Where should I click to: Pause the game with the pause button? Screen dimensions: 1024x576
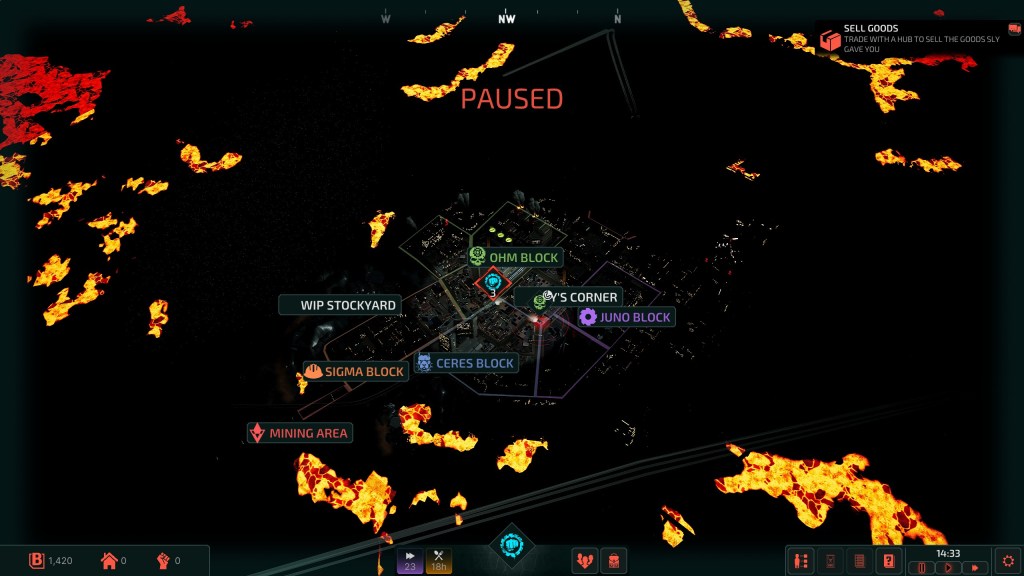(921, 567)
